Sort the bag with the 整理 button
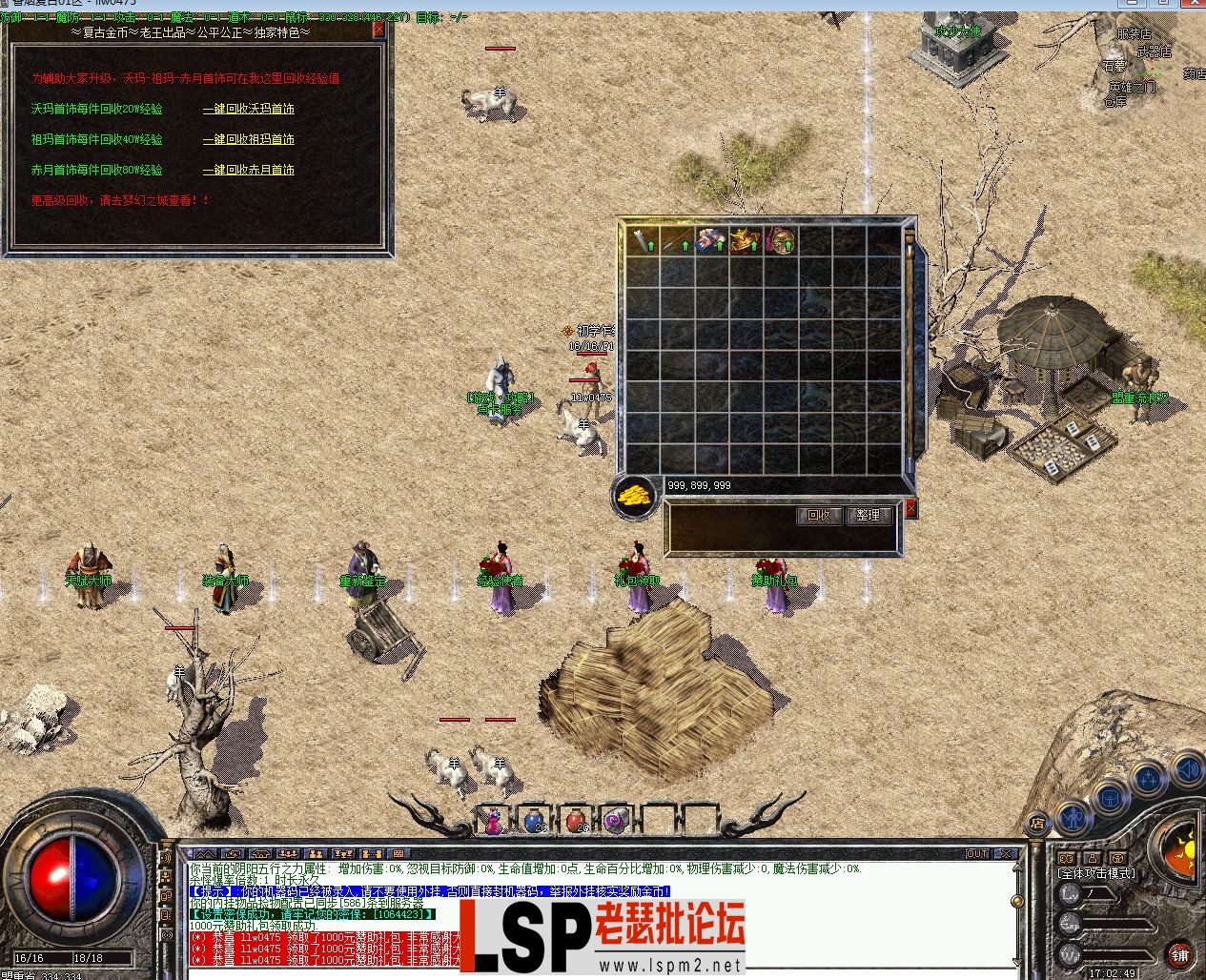 tap(868, 516)
